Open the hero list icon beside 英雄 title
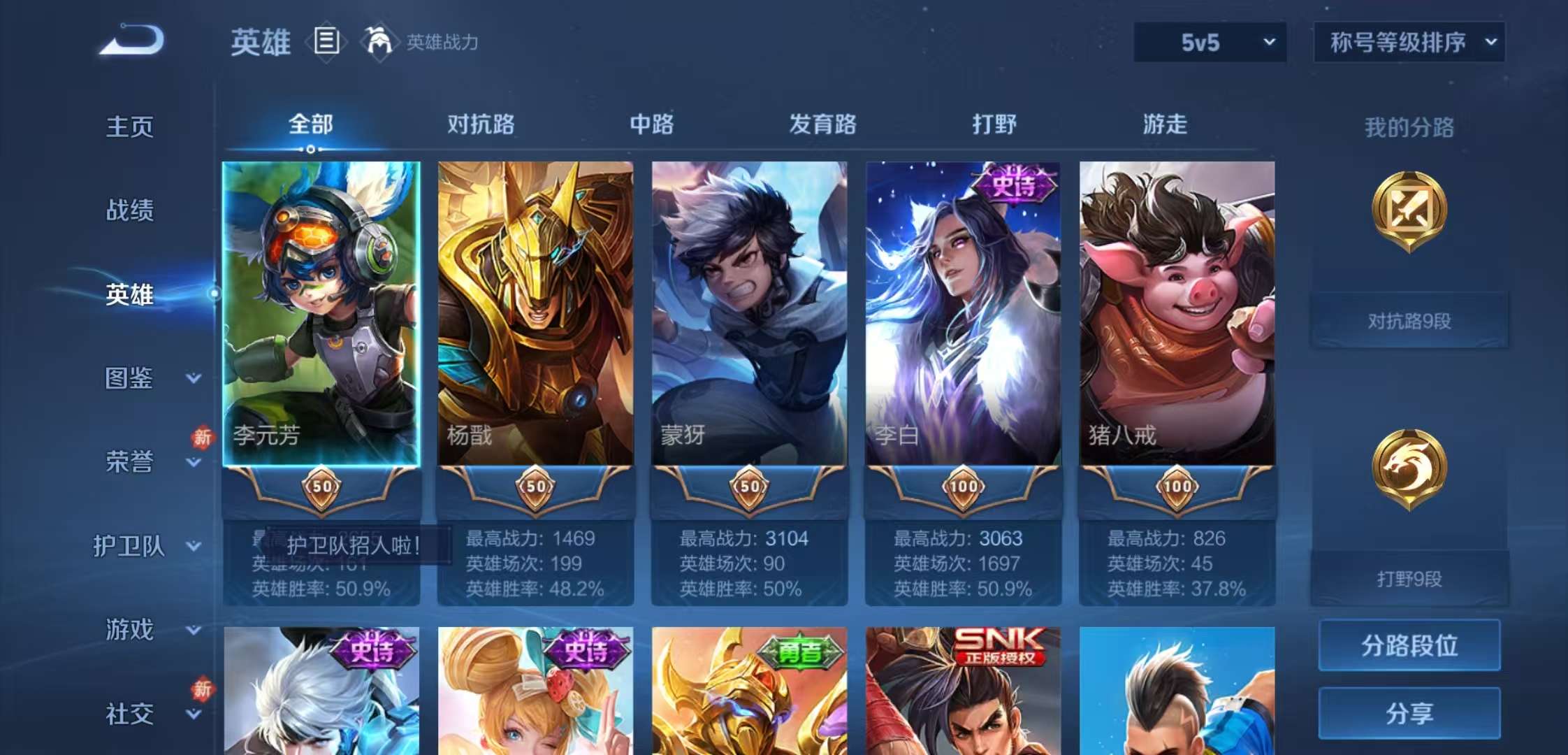Screen dimensions: 1568x755 (326, 42)
